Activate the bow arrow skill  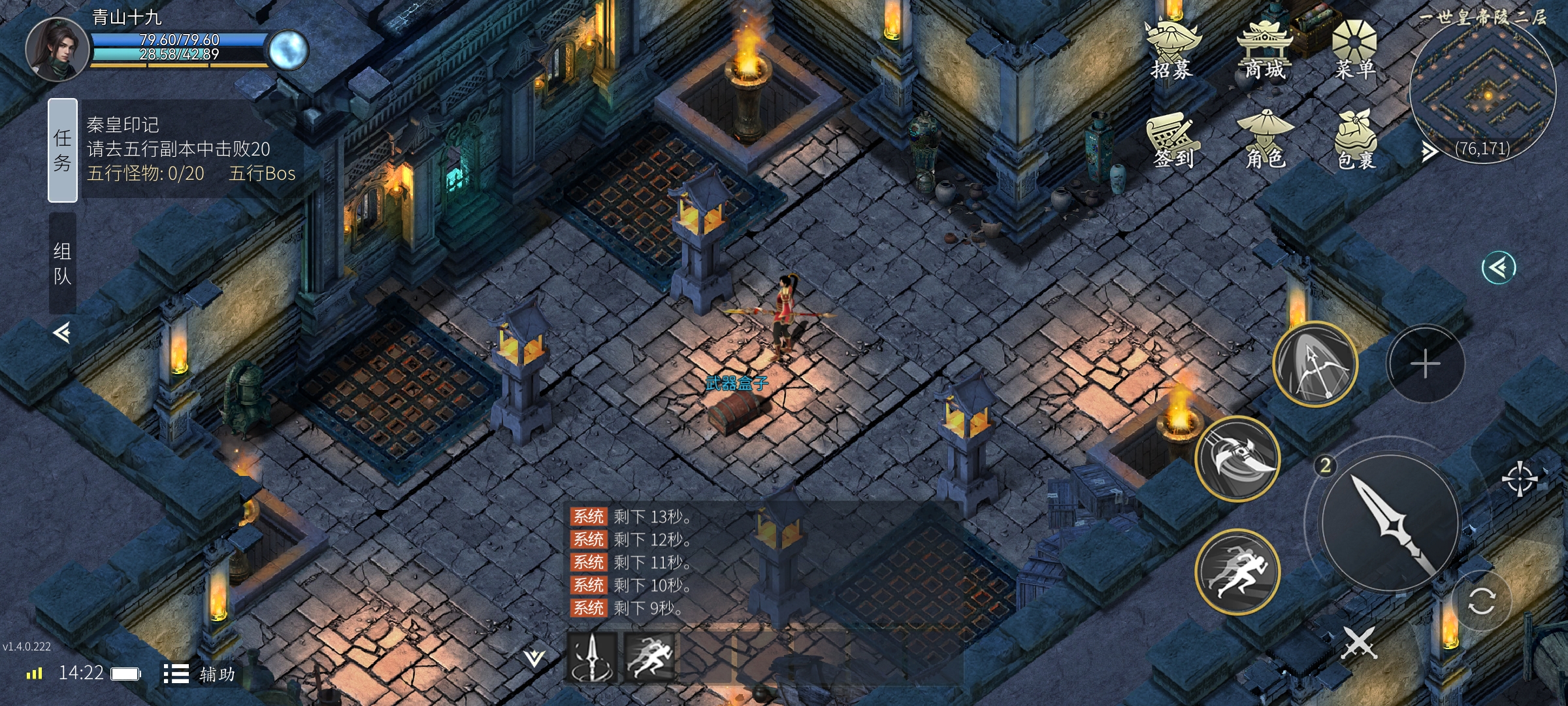click(1315, 363)
